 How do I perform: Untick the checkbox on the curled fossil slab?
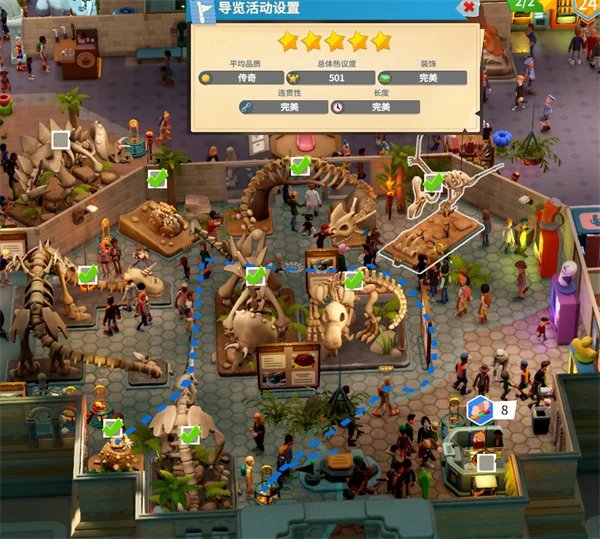pos(156,179)
